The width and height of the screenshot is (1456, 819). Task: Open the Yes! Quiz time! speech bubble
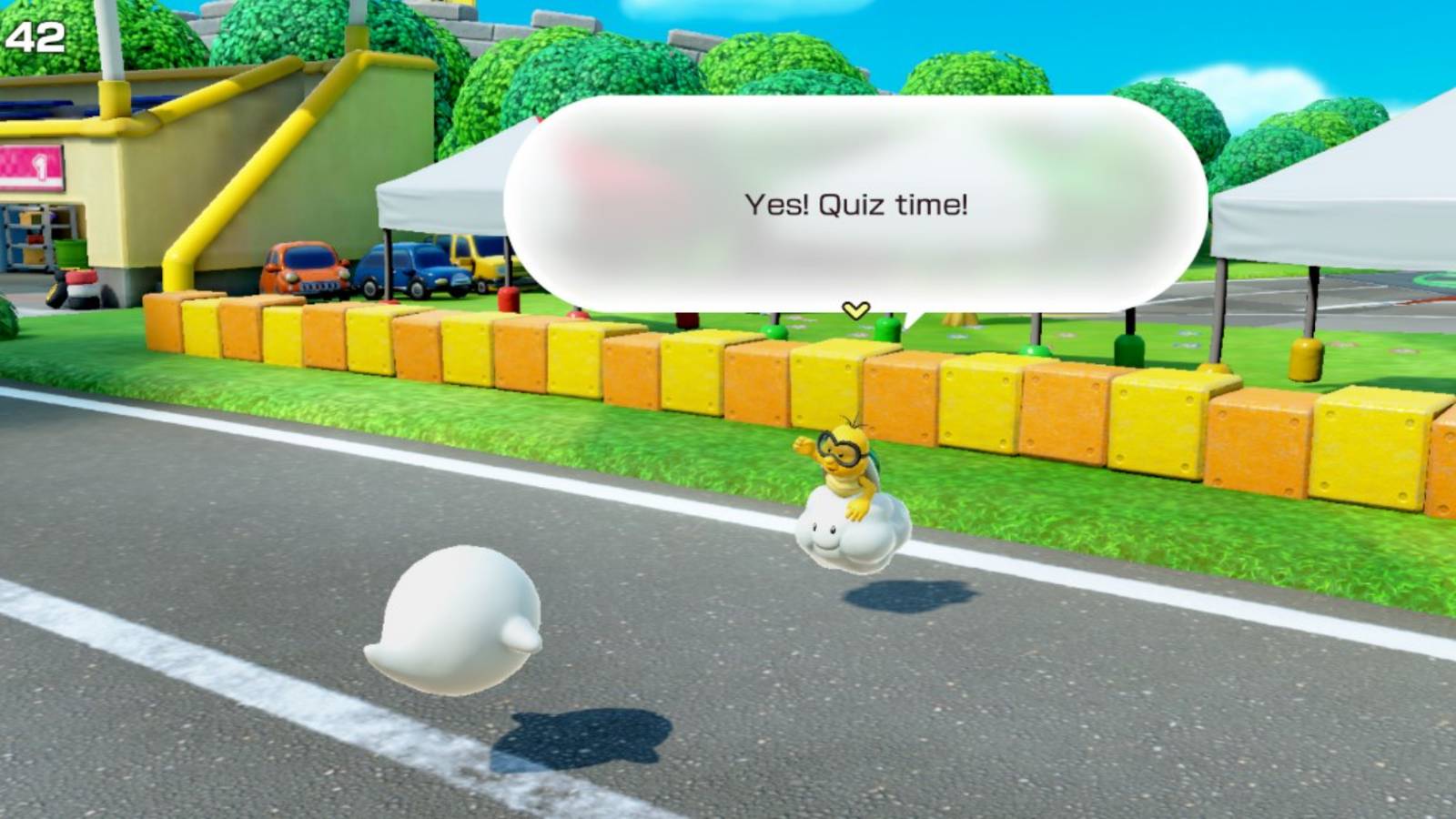coord(855,206)
